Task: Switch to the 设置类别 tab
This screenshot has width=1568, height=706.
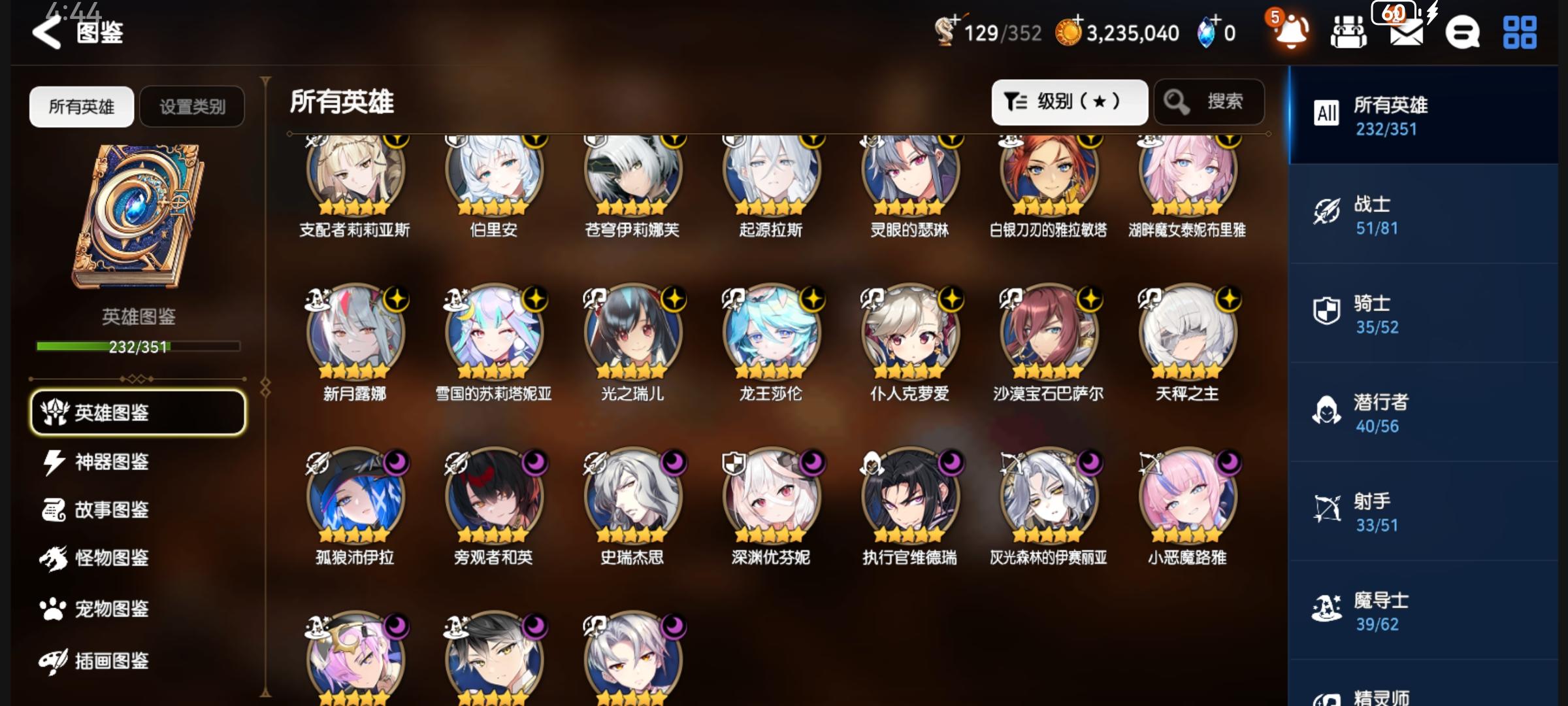Action: pyautogui.click(x=193, y=107)
